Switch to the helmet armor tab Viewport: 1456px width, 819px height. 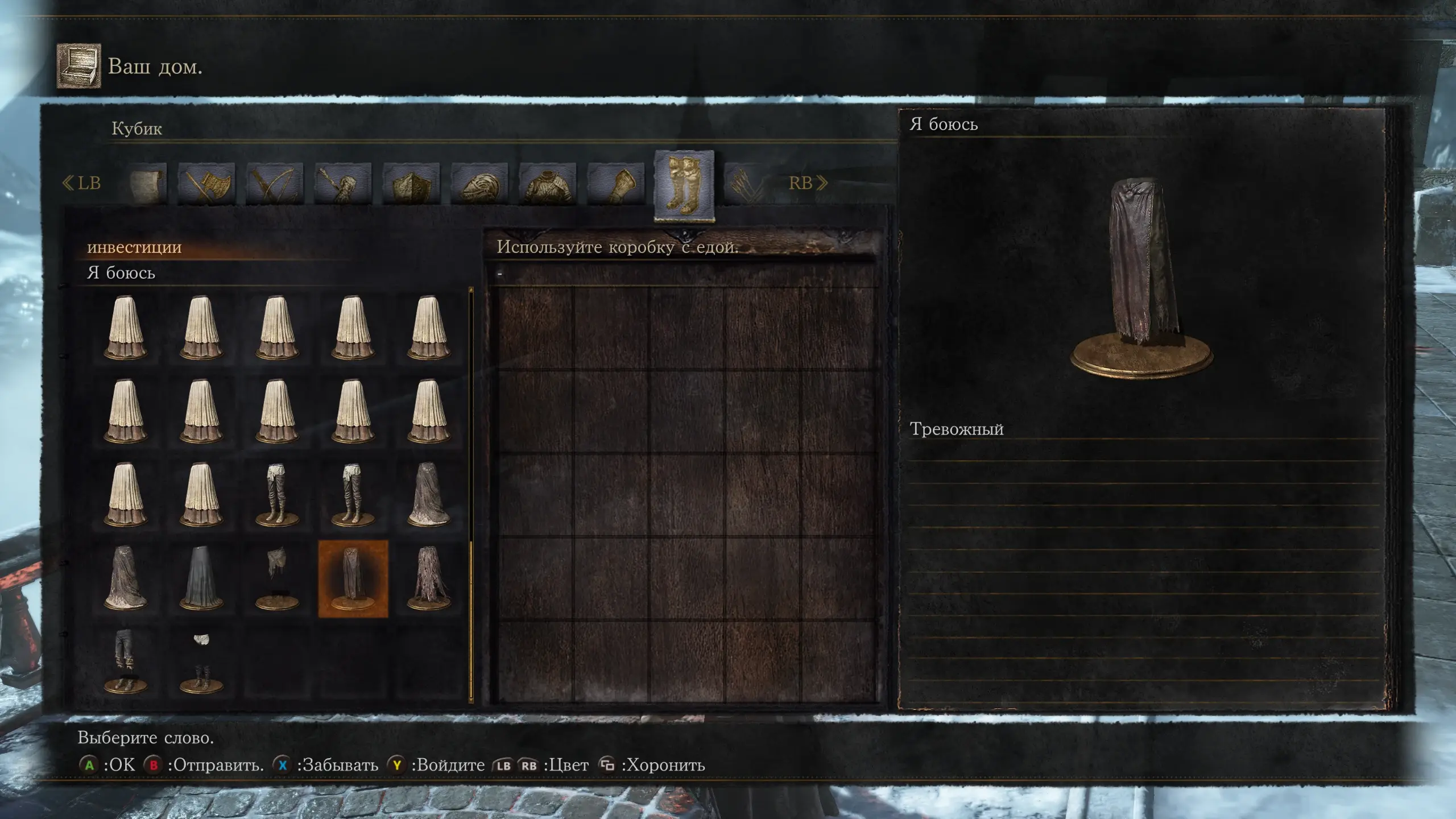pos(479,184)
